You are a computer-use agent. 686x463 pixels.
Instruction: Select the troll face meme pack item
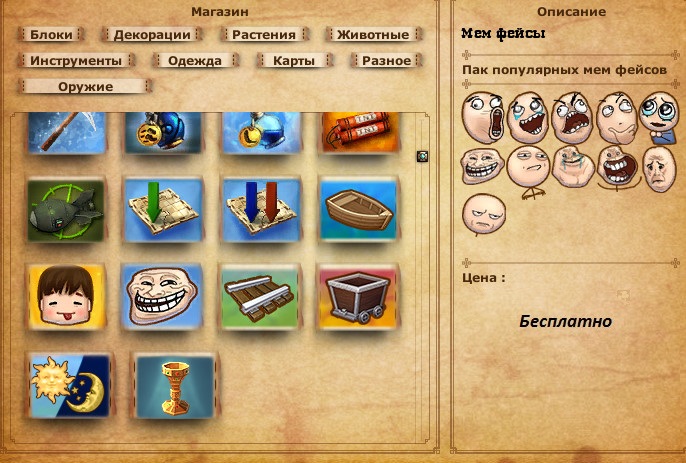[x=162, y=294]
